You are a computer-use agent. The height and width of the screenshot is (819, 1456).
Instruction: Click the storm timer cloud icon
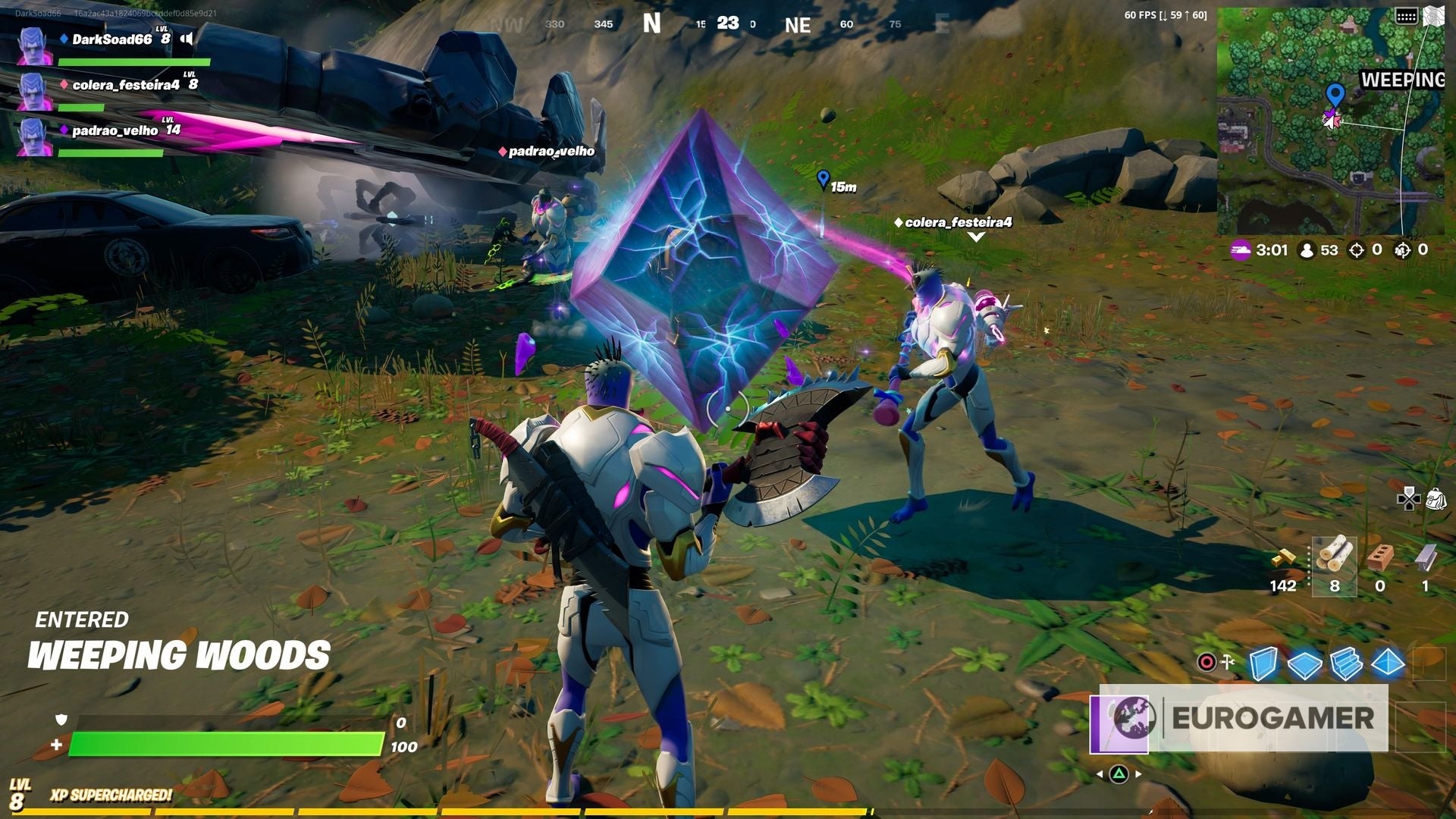click(x=1241, y=249)
